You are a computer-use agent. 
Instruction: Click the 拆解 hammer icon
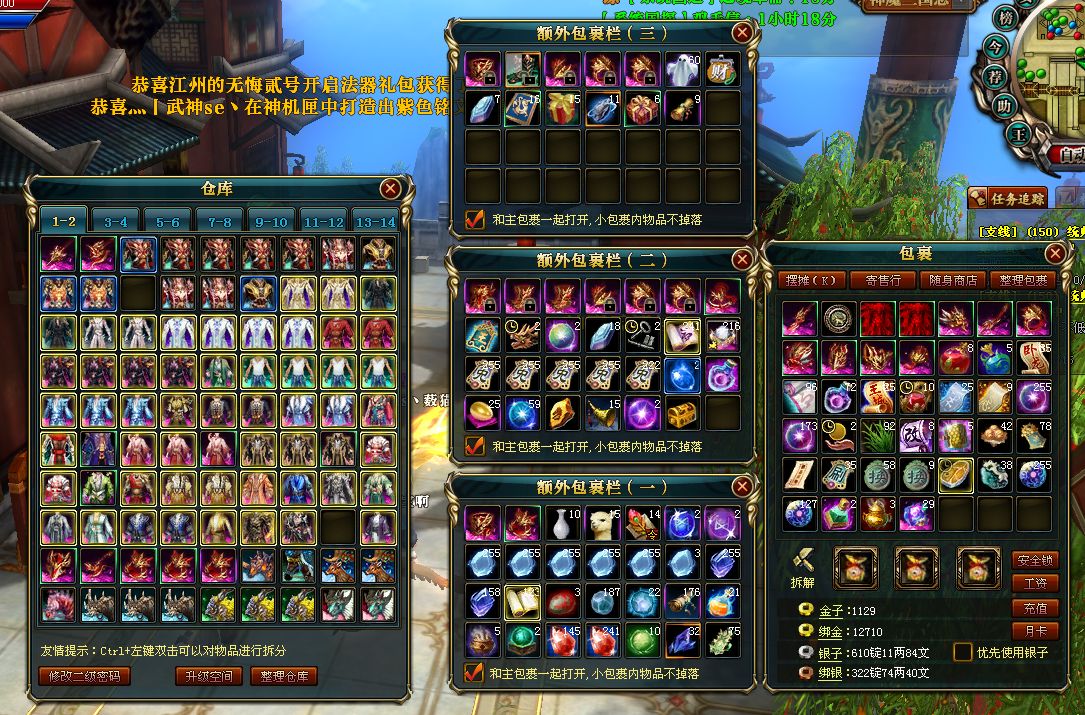[x=802, y=565]
